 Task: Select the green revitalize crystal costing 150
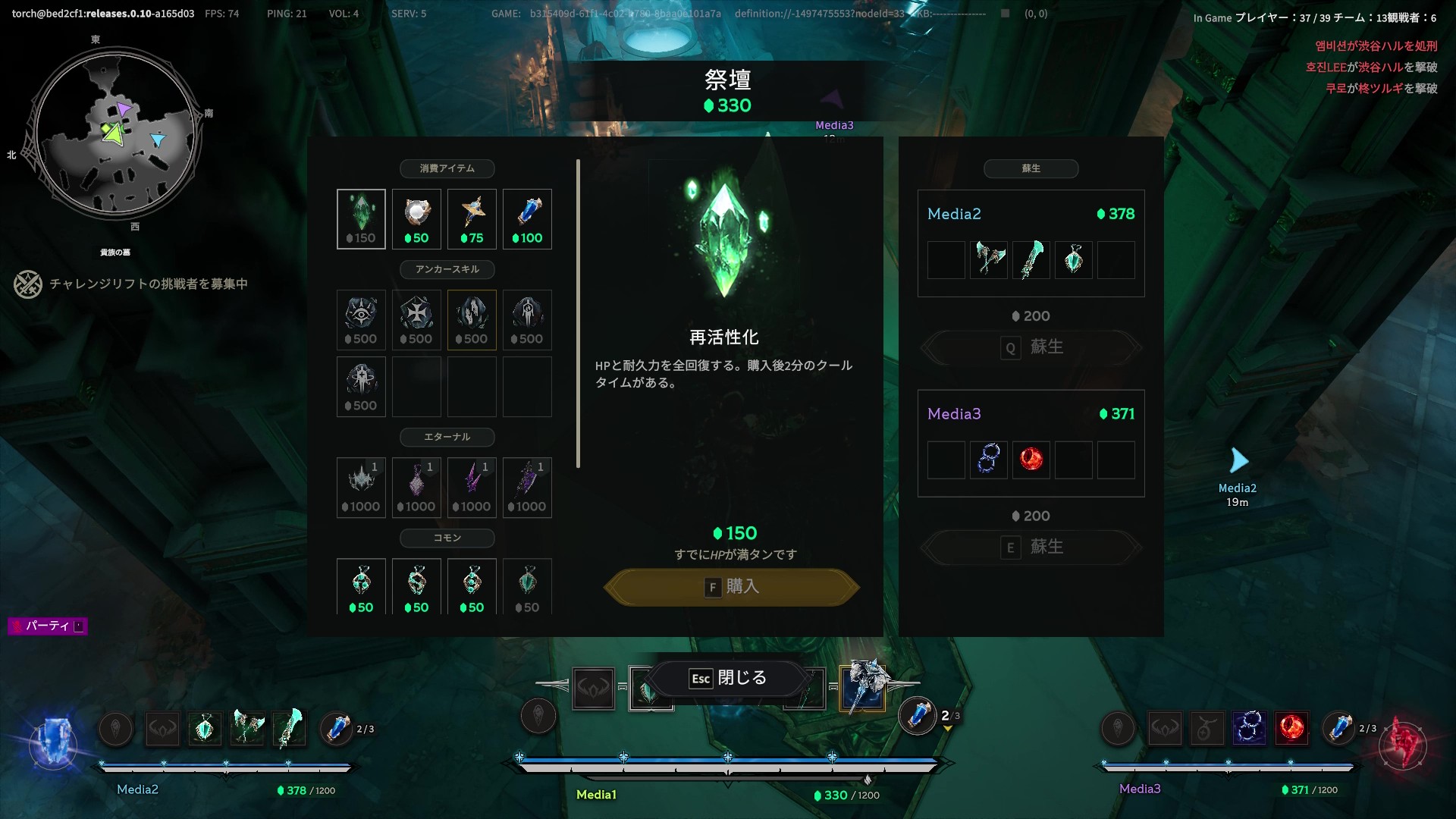(x=361, y=218)
